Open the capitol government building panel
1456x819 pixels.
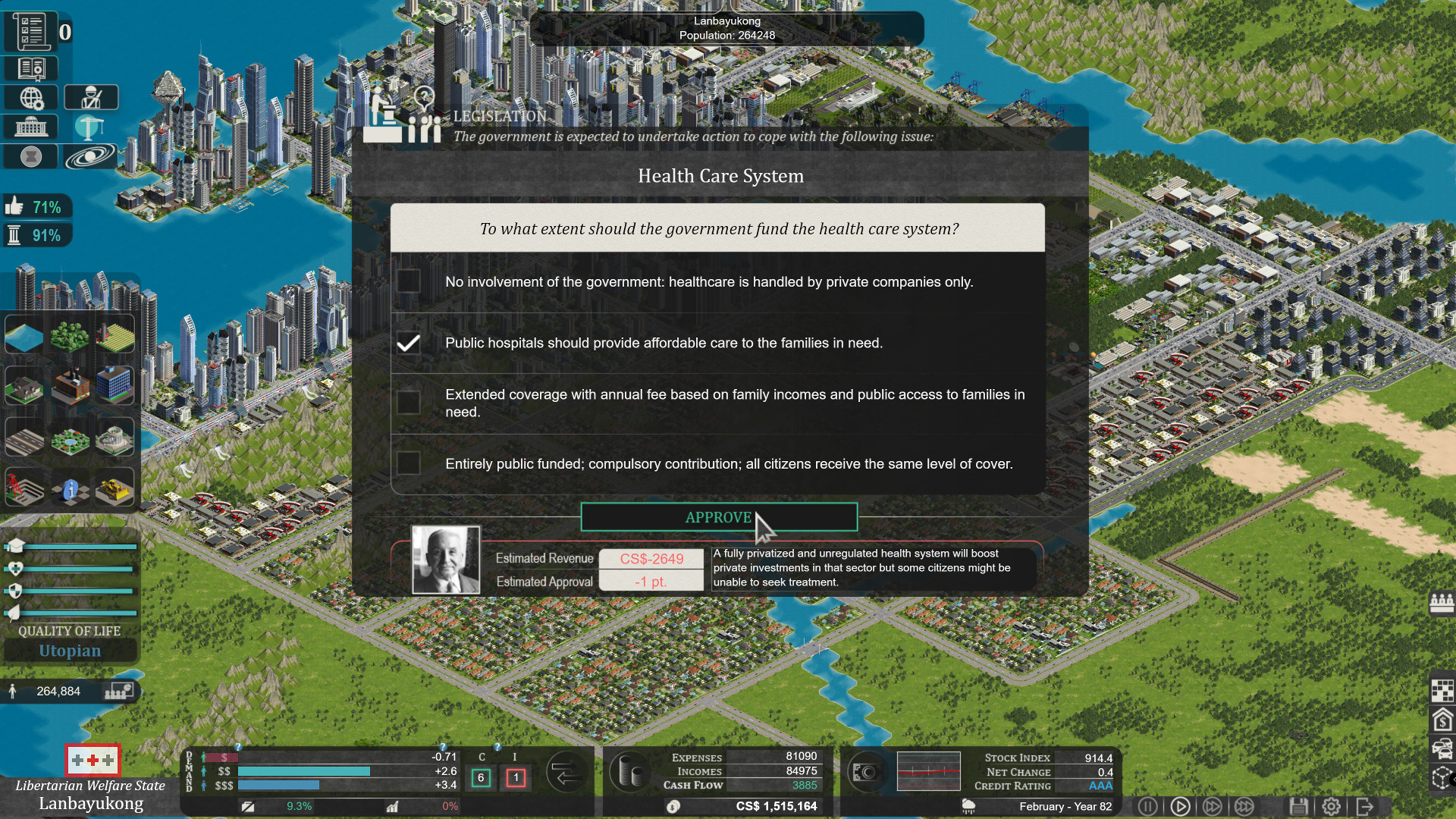[x=30, y=127]
